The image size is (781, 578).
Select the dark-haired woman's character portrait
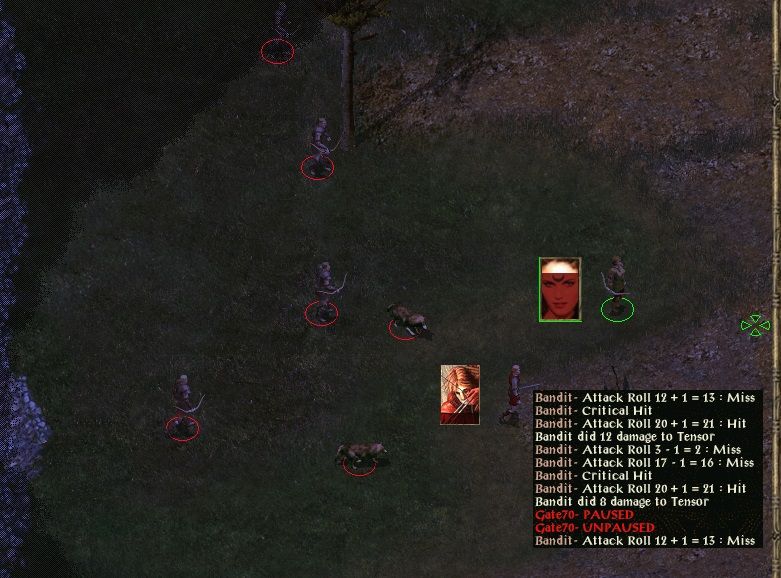(560, 289)
